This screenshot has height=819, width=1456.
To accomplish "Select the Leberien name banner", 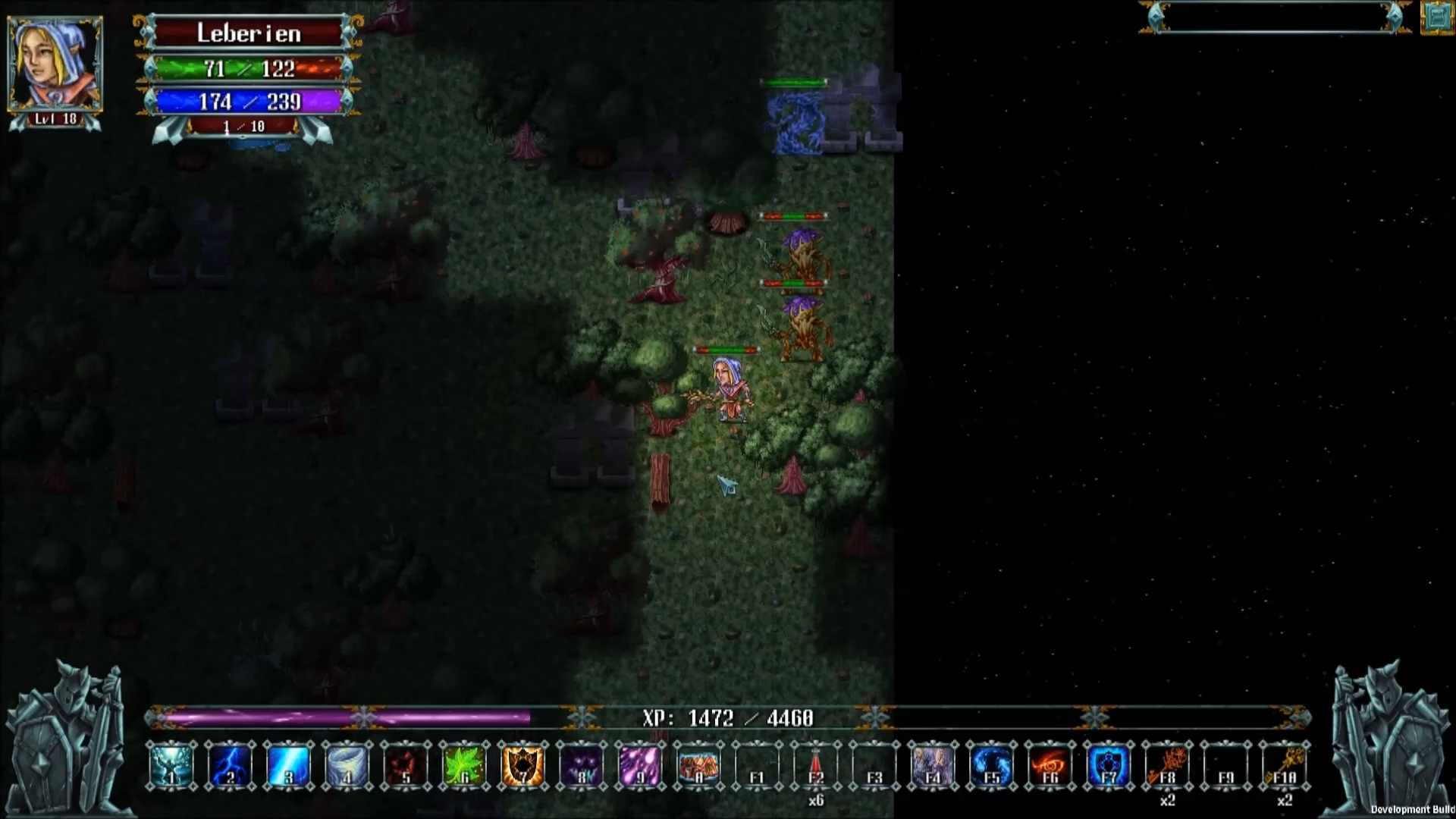I will point(248,32).
